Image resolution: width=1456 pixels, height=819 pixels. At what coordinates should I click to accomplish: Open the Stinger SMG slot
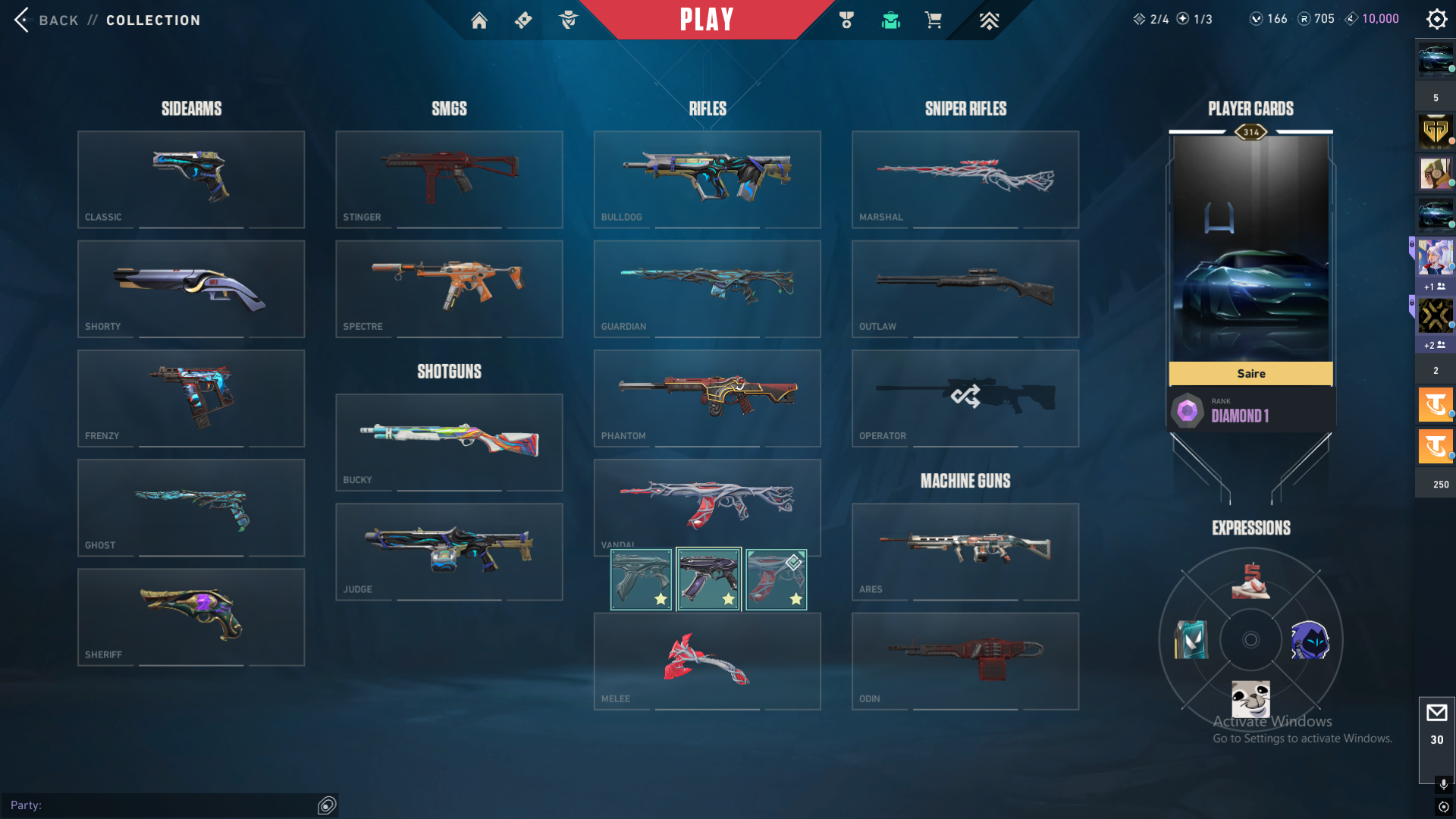coord(449,179)
